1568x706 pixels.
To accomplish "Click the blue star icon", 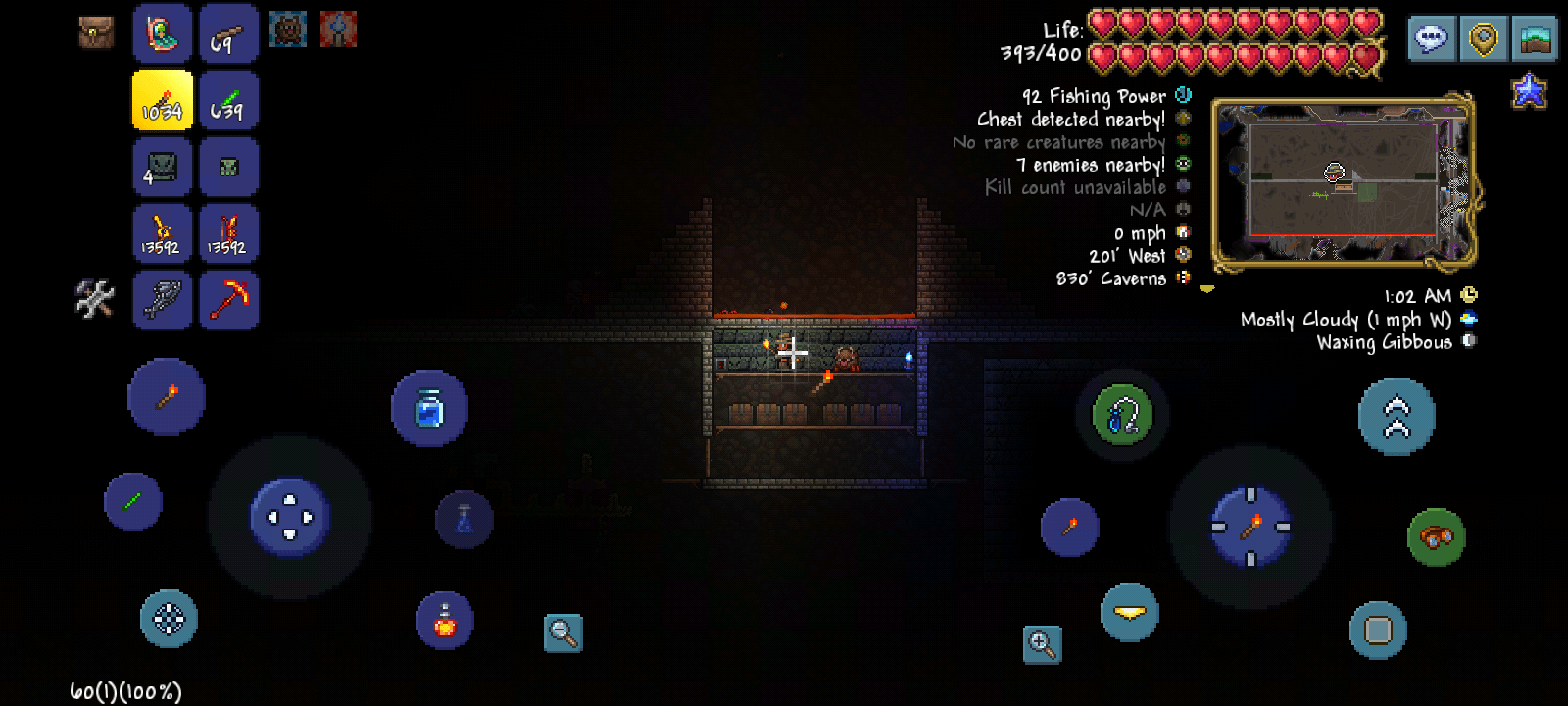I will tap(1529, 92).
